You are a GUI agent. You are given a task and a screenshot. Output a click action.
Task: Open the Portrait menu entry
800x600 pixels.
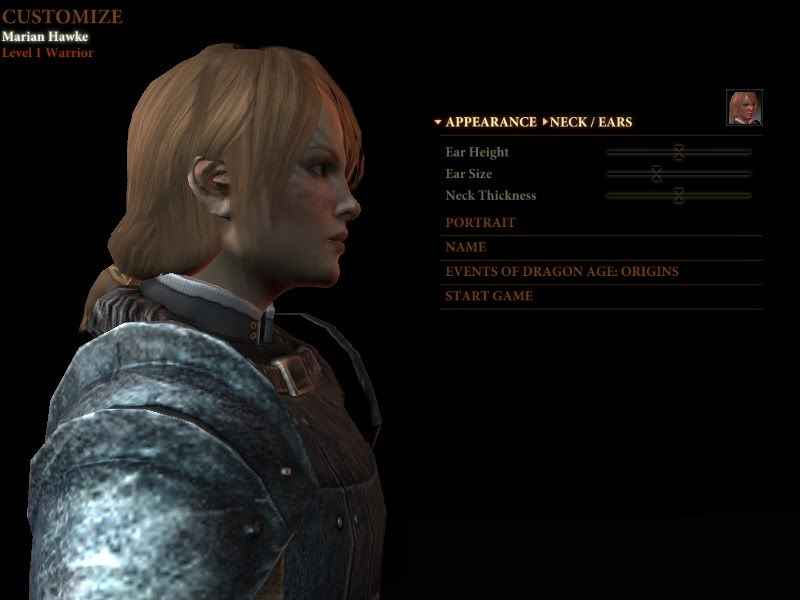click(x=480, y=223)
